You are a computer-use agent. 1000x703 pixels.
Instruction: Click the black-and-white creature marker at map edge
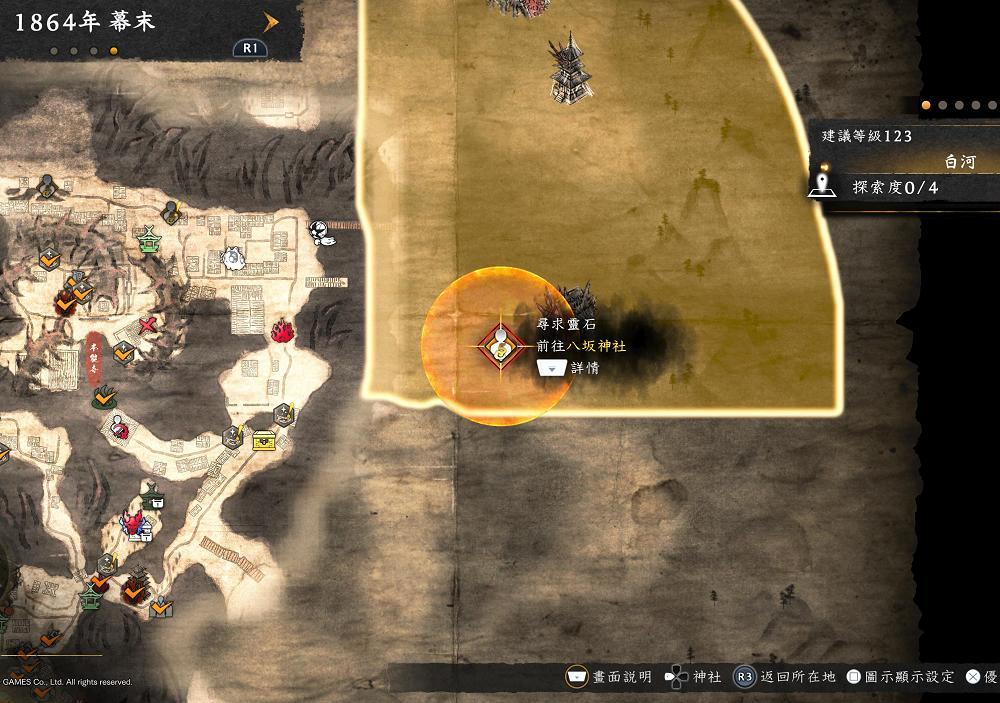(322, 231)
